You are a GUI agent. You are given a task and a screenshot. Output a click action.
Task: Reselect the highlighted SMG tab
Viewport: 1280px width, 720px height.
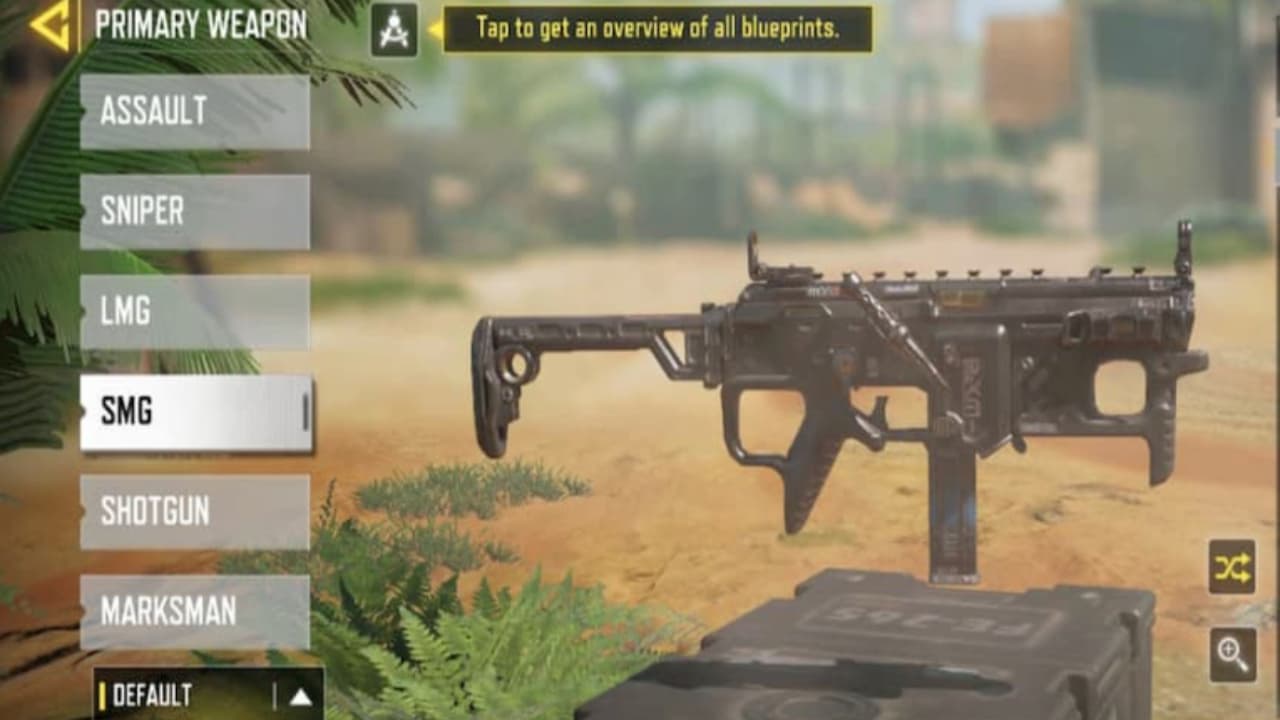(193, 413)
